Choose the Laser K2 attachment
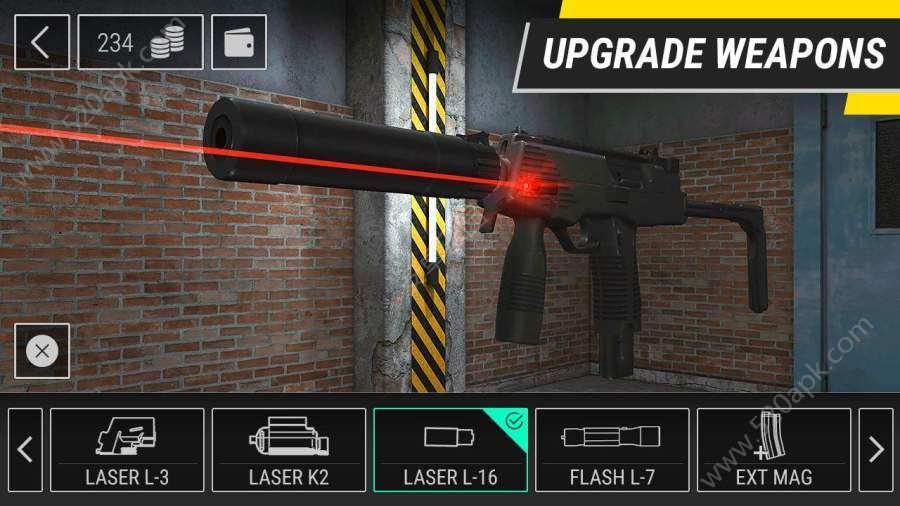 (288, 450)
